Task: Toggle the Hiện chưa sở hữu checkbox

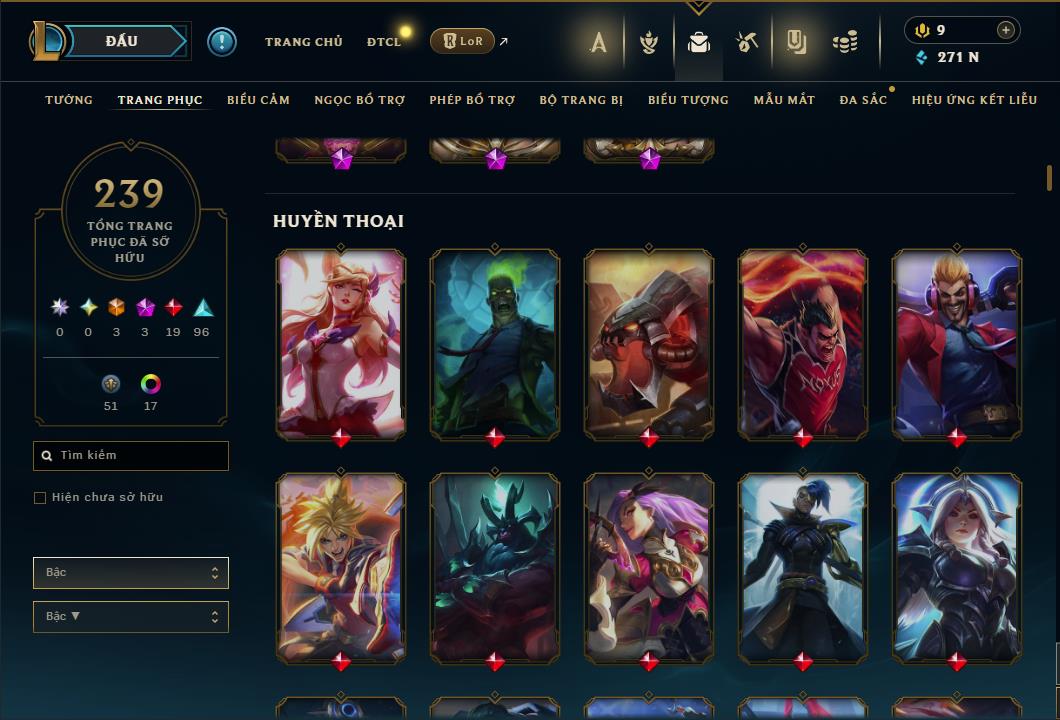Action: point(40,498)
